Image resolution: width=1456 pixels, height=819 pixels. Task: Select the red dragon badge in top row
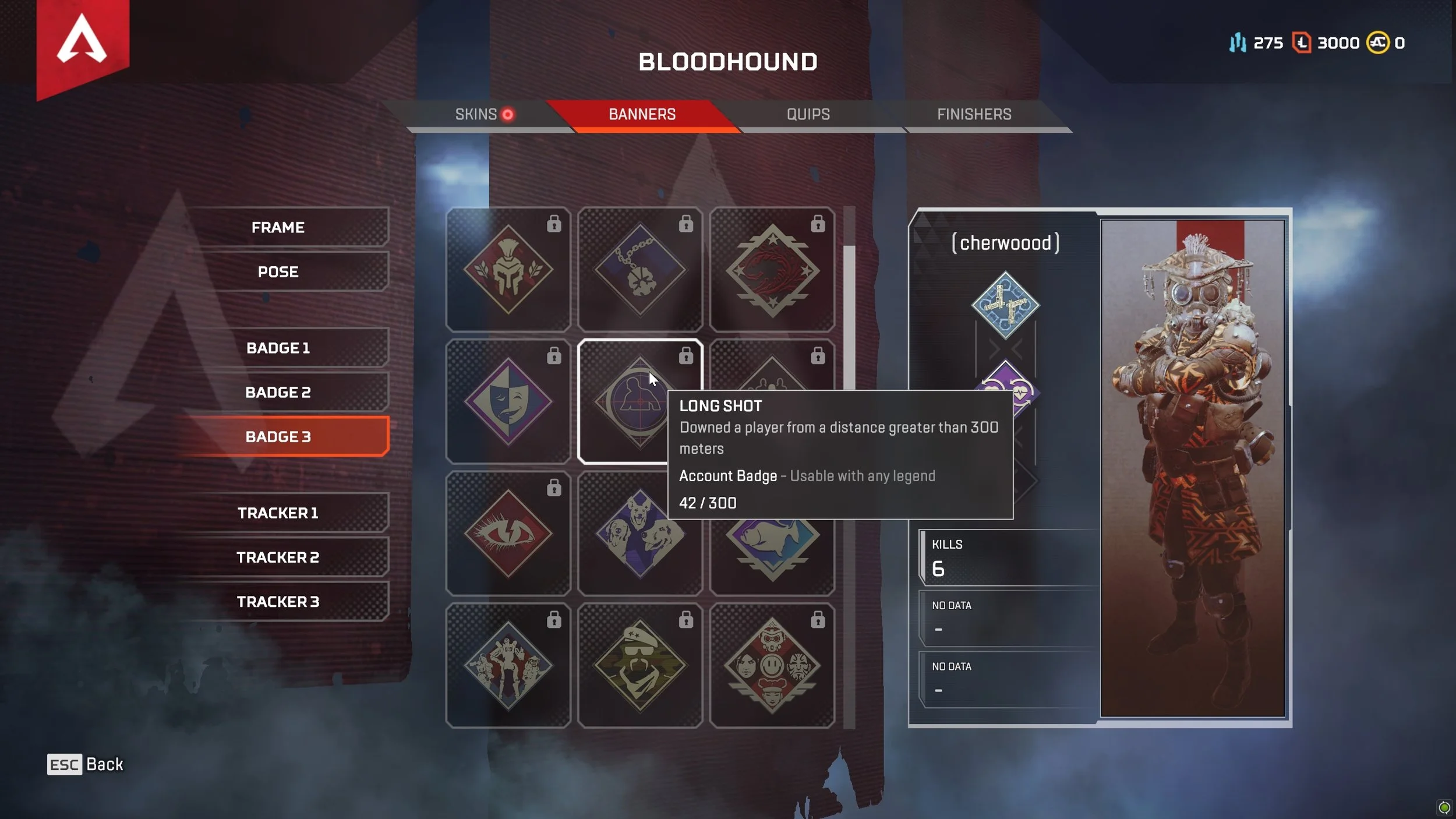(772, 269)
